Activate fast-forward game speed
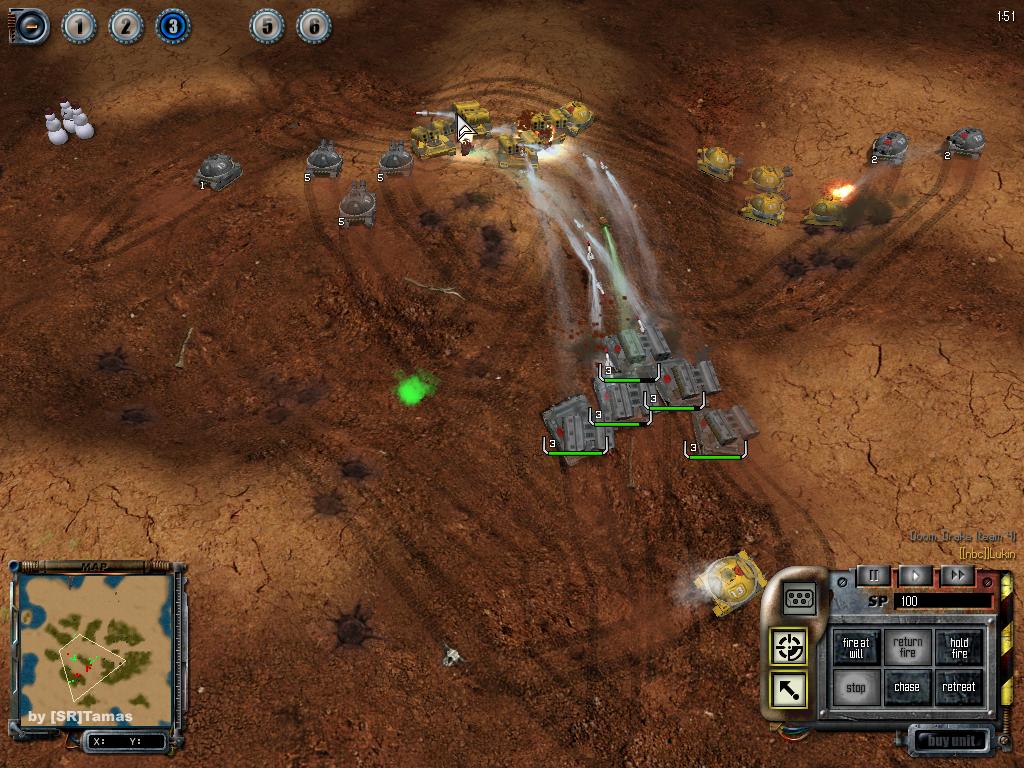Screen dimensions: 1024x768 (x=957, y=575)
